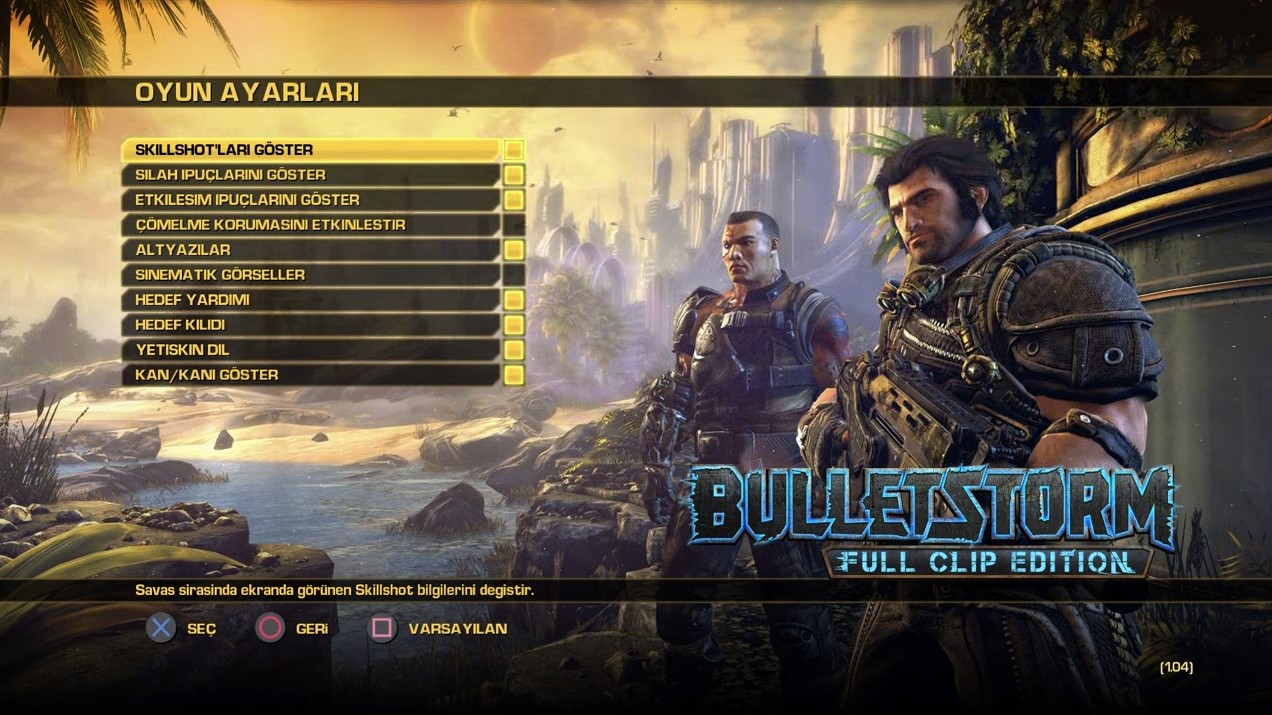1272x715 pixels.
Task: Disable the Hedef Yardımı checkbox
Action: [x=513, y=300]
